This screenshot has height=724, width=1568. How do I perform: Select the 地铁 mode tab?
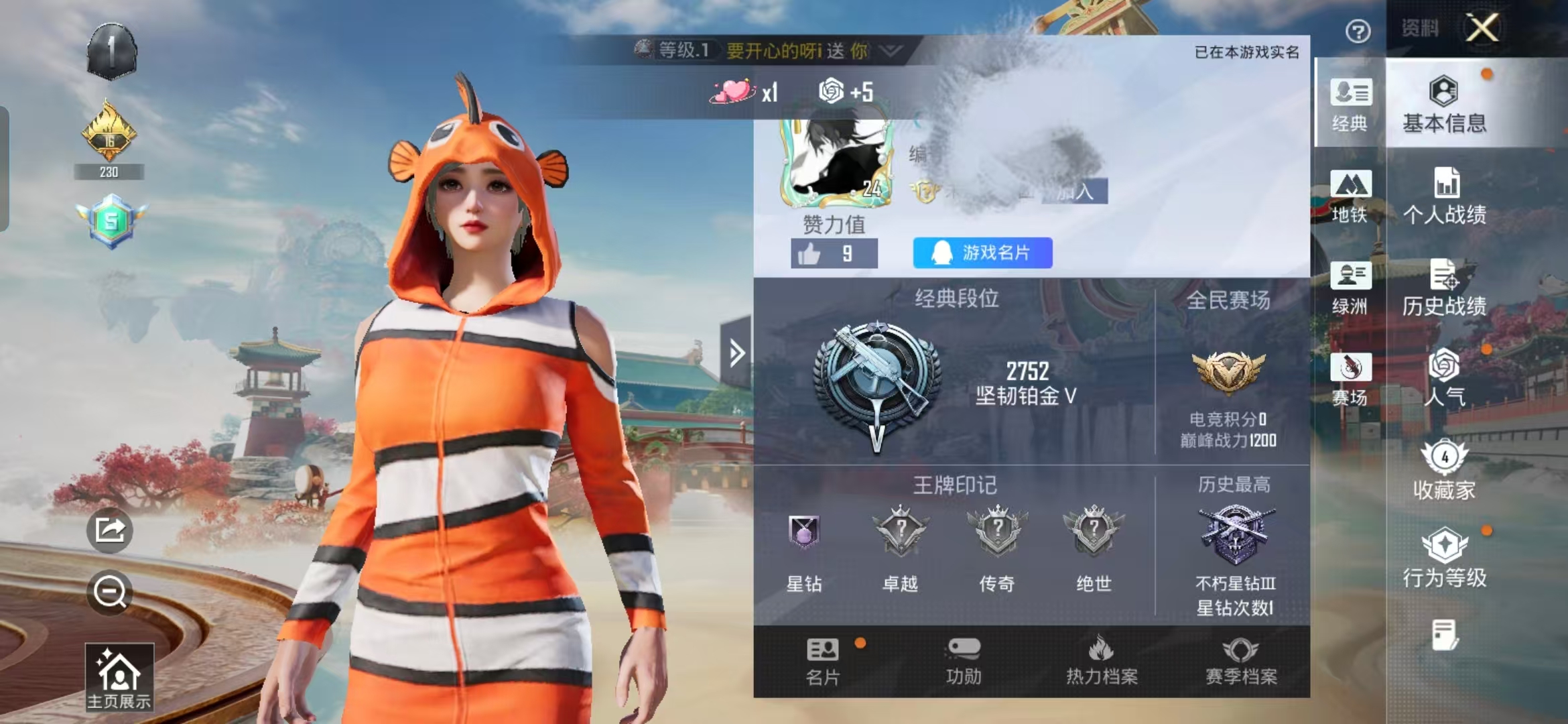(x=1350, y=196)
